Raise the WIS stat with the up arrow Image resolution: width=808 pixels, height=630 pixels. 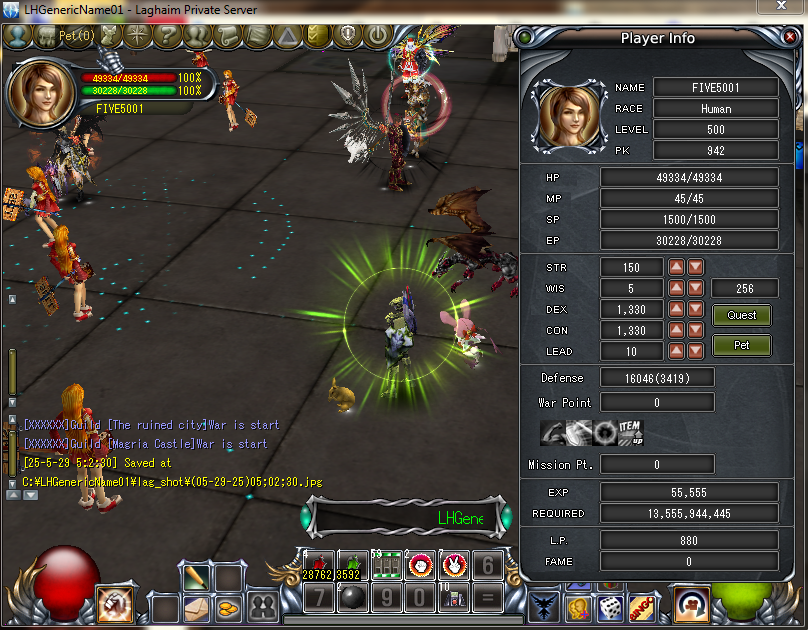click(x=677, y=288)
